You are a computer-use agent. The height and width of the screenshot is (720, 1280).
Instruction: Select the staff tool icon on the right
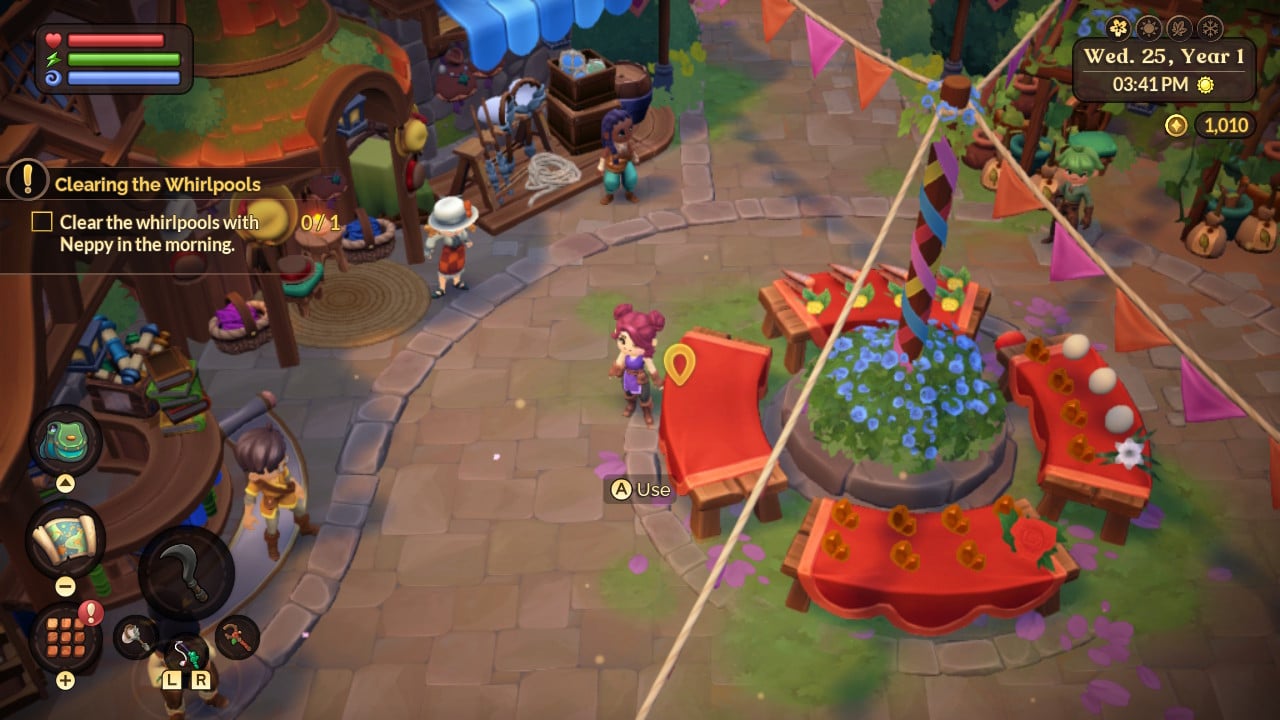point(236,638)
